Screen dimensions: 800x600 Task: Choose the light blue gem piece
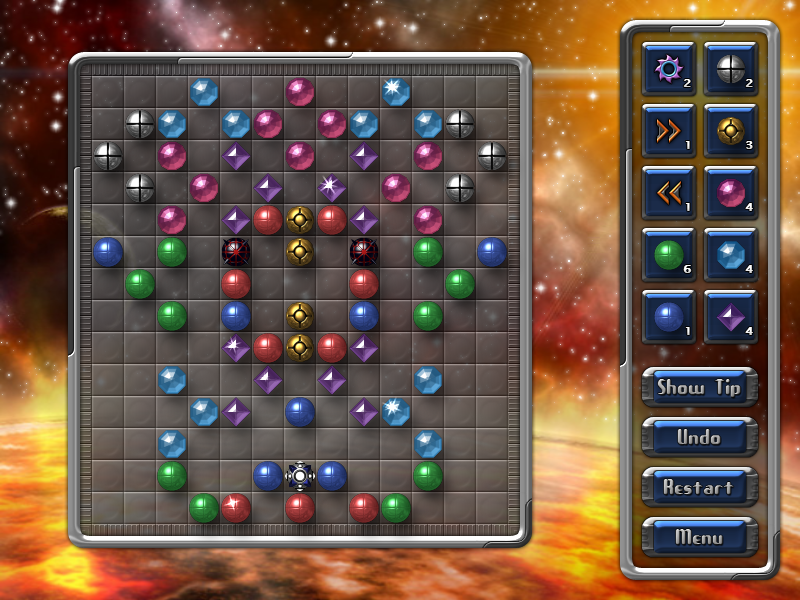[730, 255]
